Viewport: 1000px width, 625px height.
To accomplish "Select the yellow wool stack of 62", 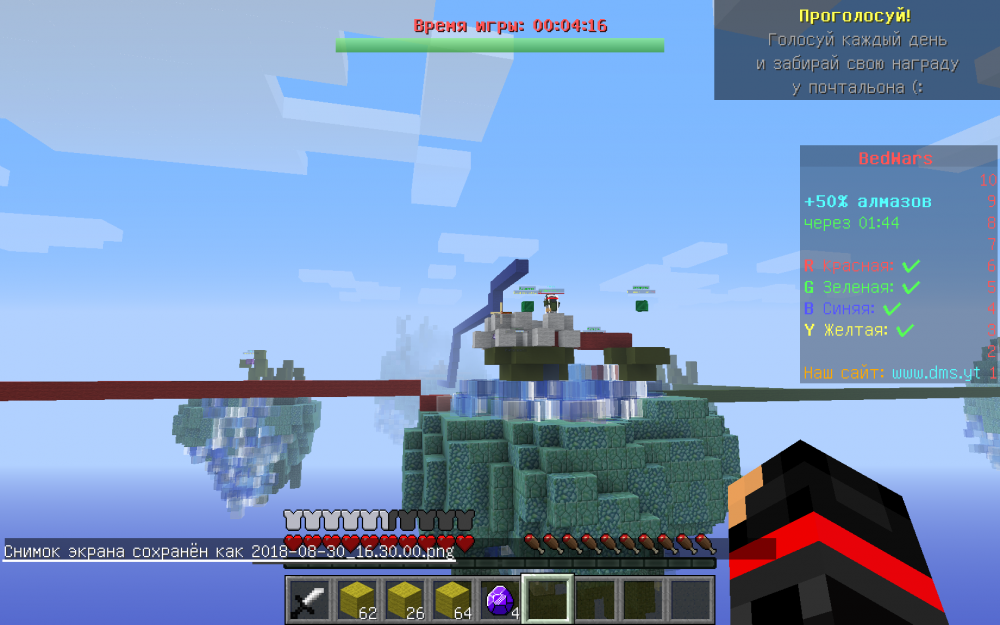I will click(x=356, y=600).
